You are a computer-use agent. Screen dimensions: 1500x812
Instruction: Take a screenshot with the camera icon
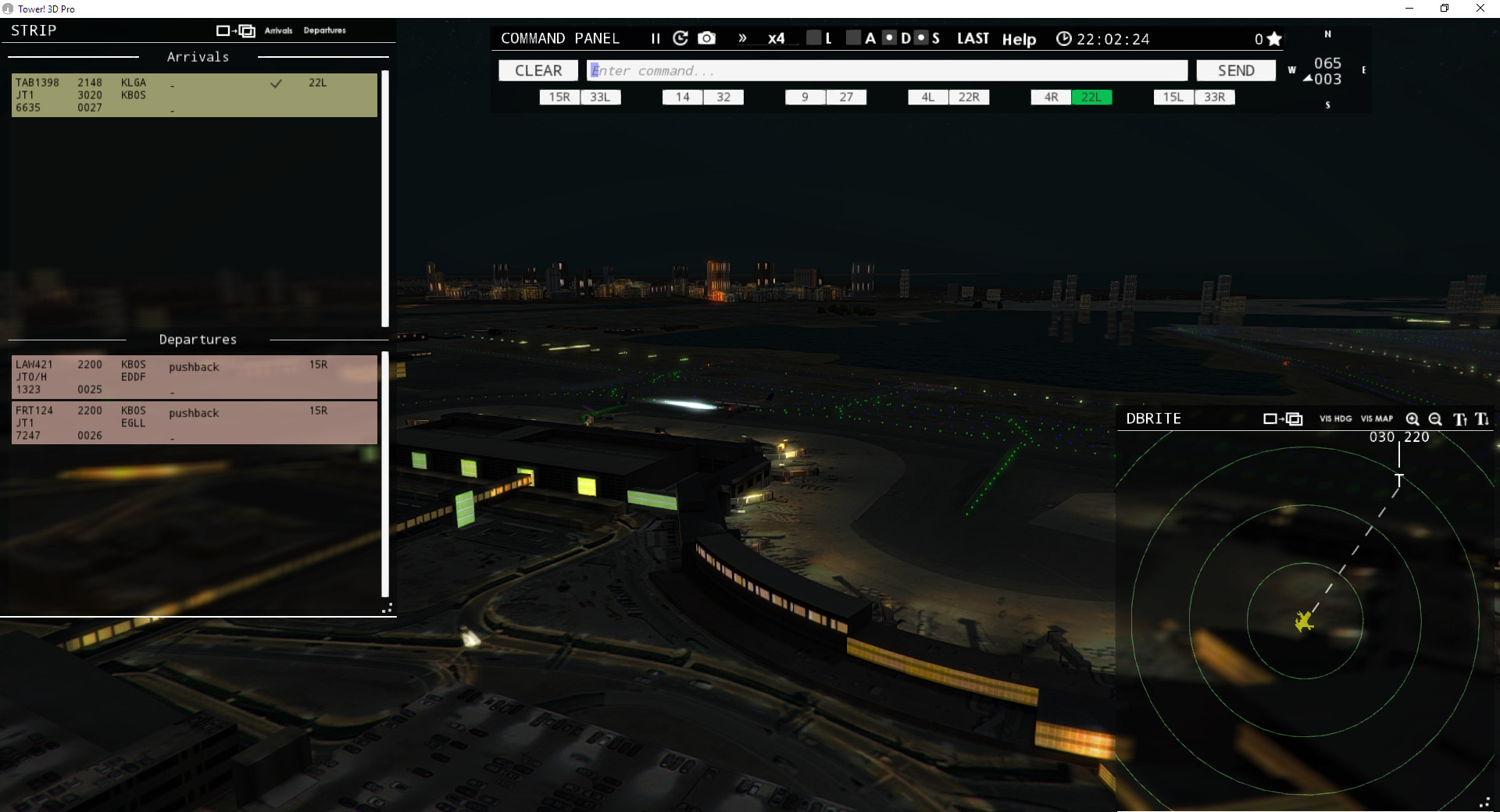(x=706, y=37)
